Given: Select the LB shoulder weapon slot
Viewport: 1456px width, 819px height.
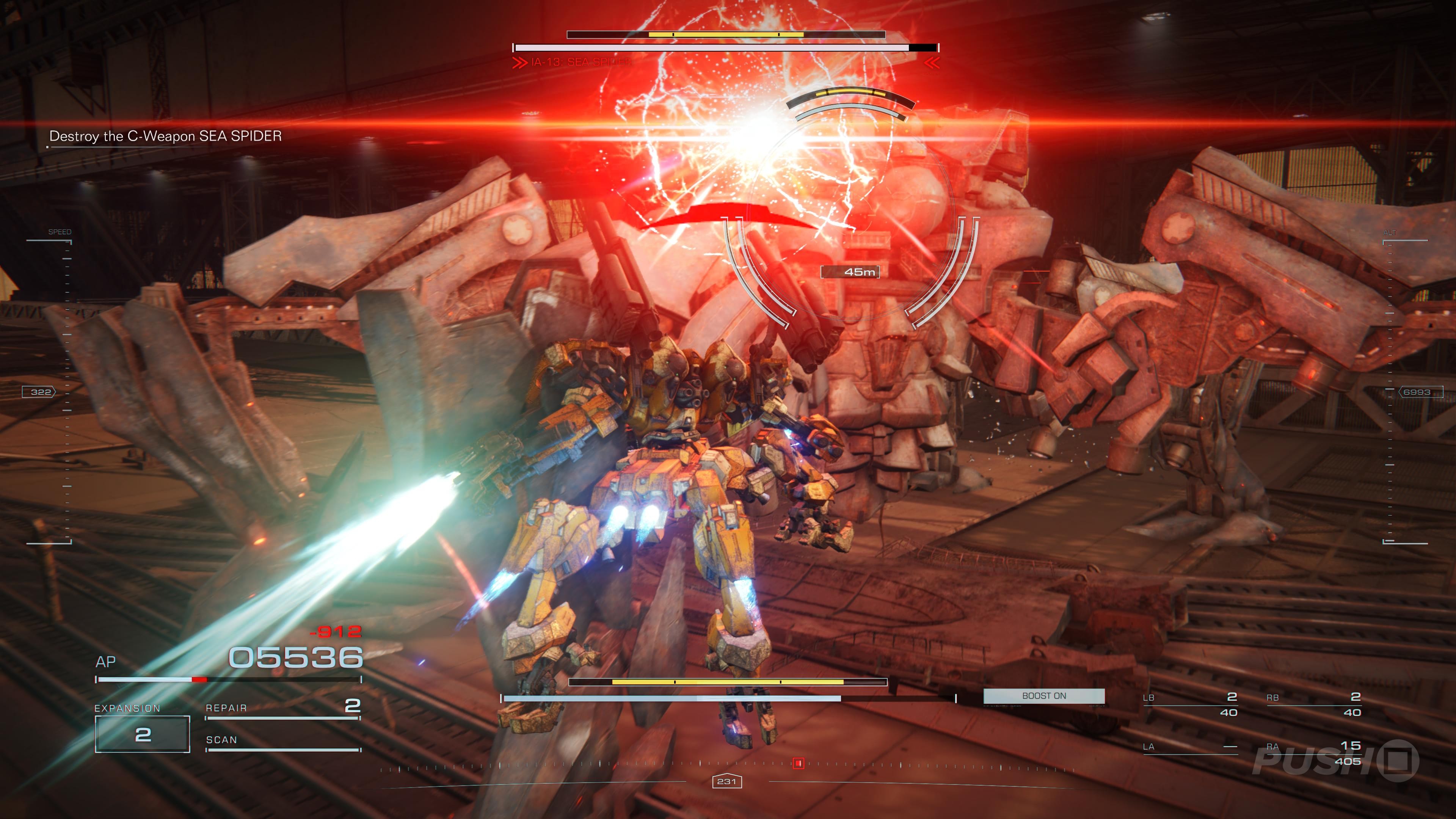Looking at the screenshot, I should 1190,704.
